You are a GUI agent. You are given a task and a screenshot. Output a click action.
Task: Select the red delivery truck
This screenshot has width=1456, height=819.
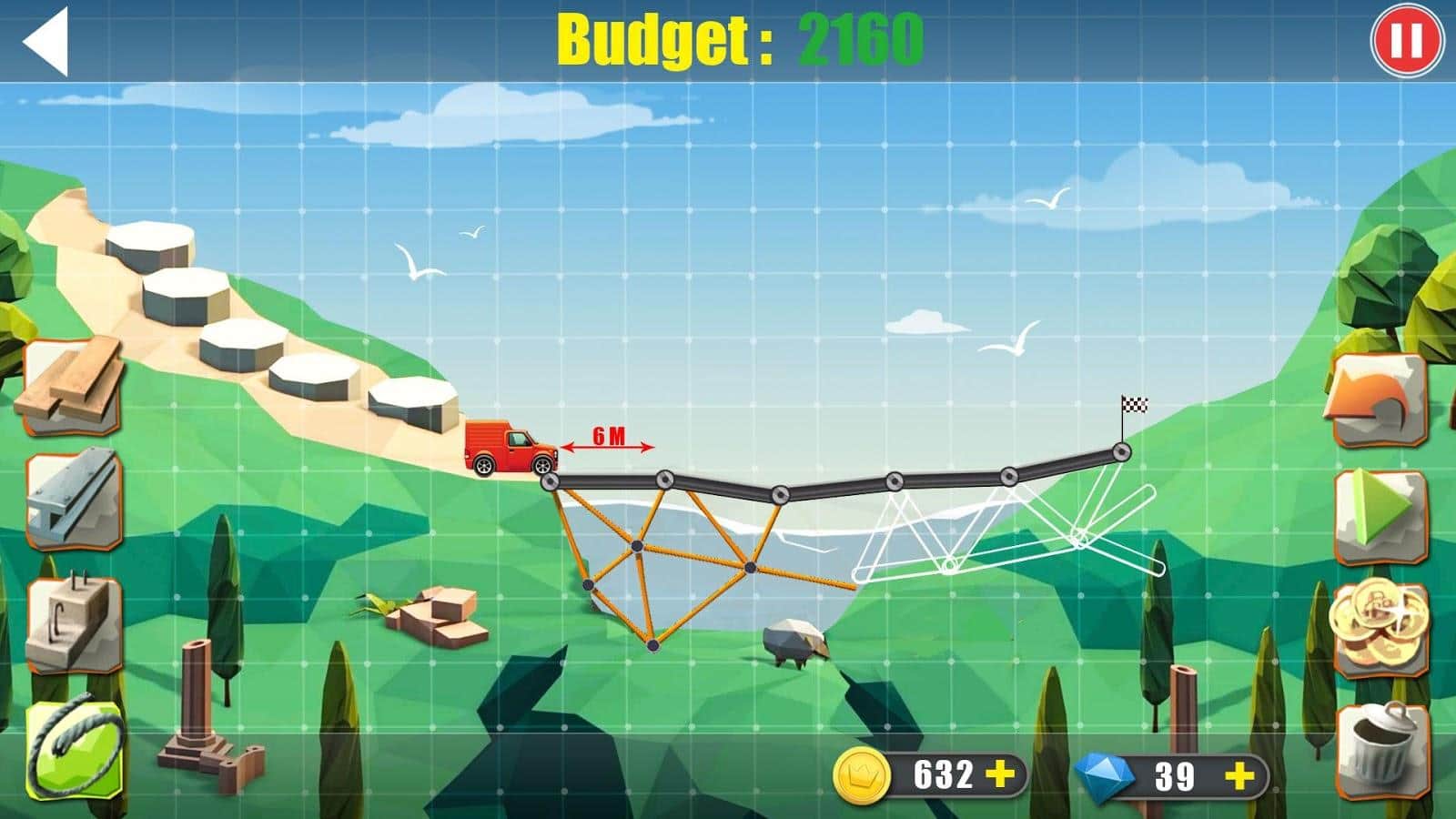click(x=506, y=446)
